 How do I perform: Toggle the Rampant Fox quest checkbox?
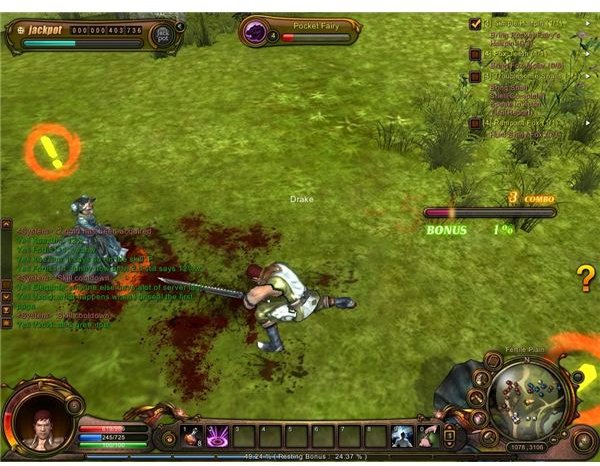pos(476,123)
